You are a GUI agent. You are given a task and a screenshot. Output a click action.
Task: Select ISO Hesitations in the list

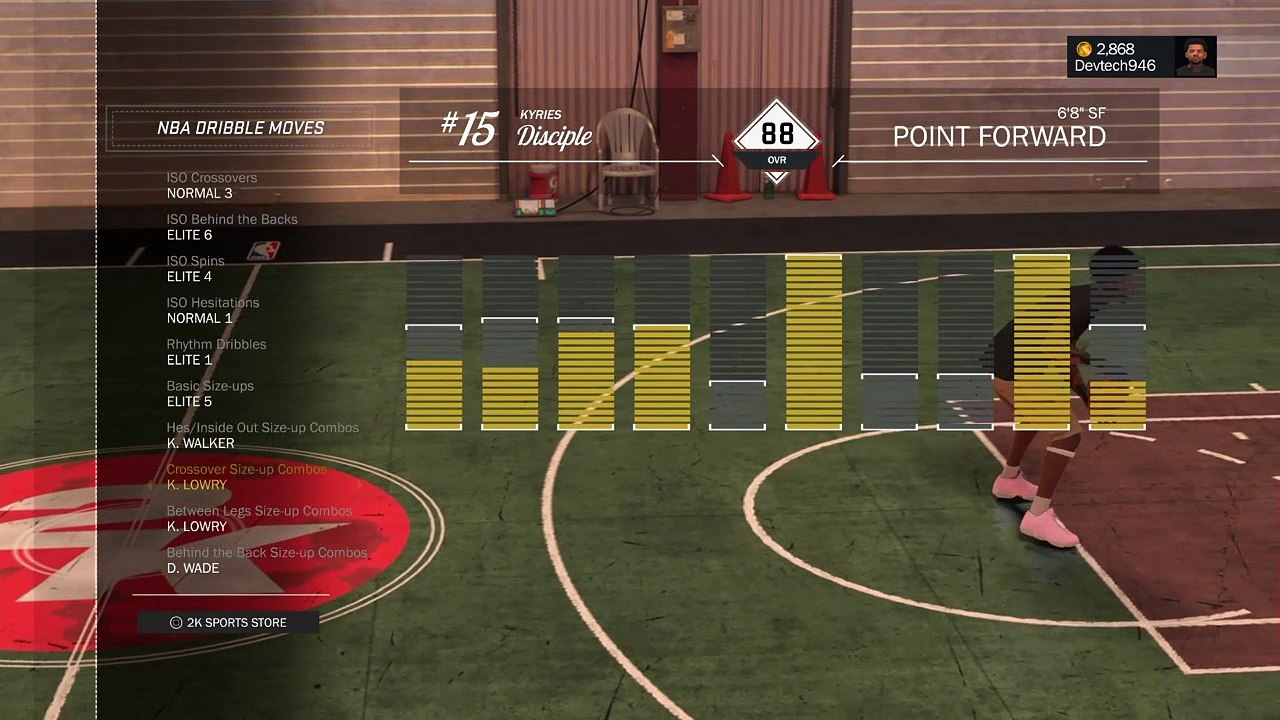(x=213, y=310)
